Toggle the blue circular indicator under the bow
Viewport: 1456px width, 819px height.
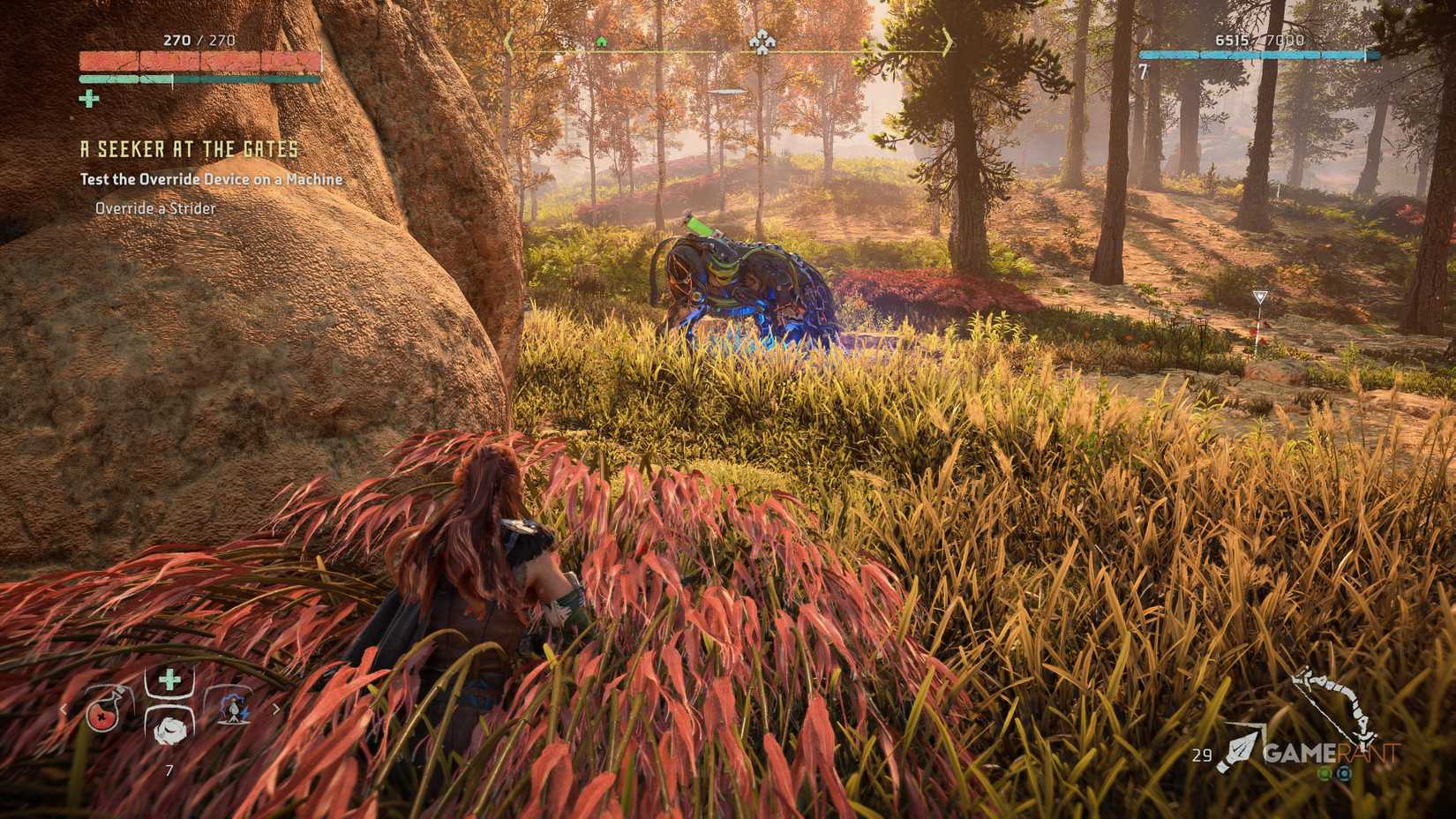coord(1344,774)
